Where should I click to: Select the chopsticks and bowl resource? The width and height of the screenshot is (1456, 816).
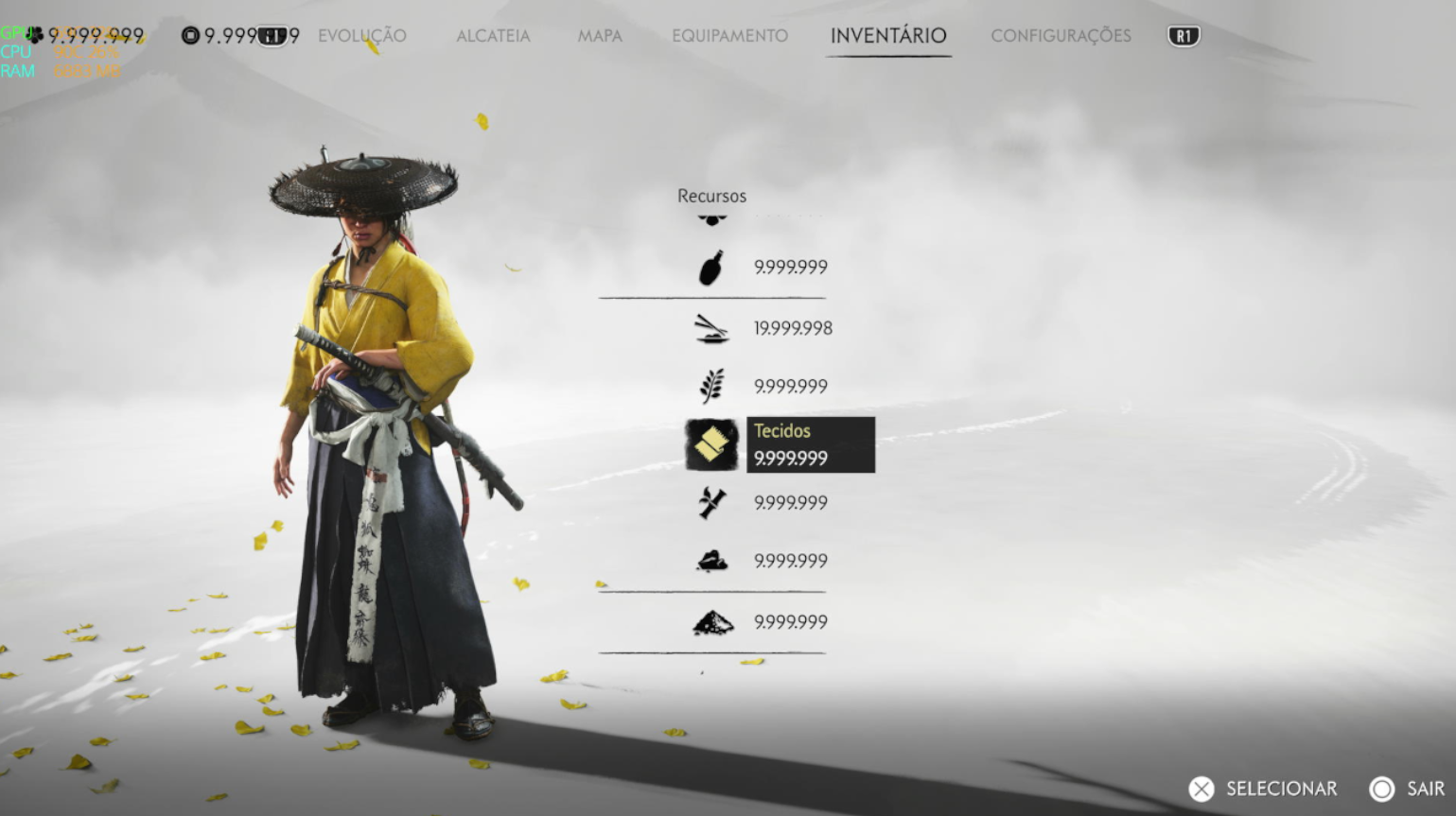[x=711, y=329]
